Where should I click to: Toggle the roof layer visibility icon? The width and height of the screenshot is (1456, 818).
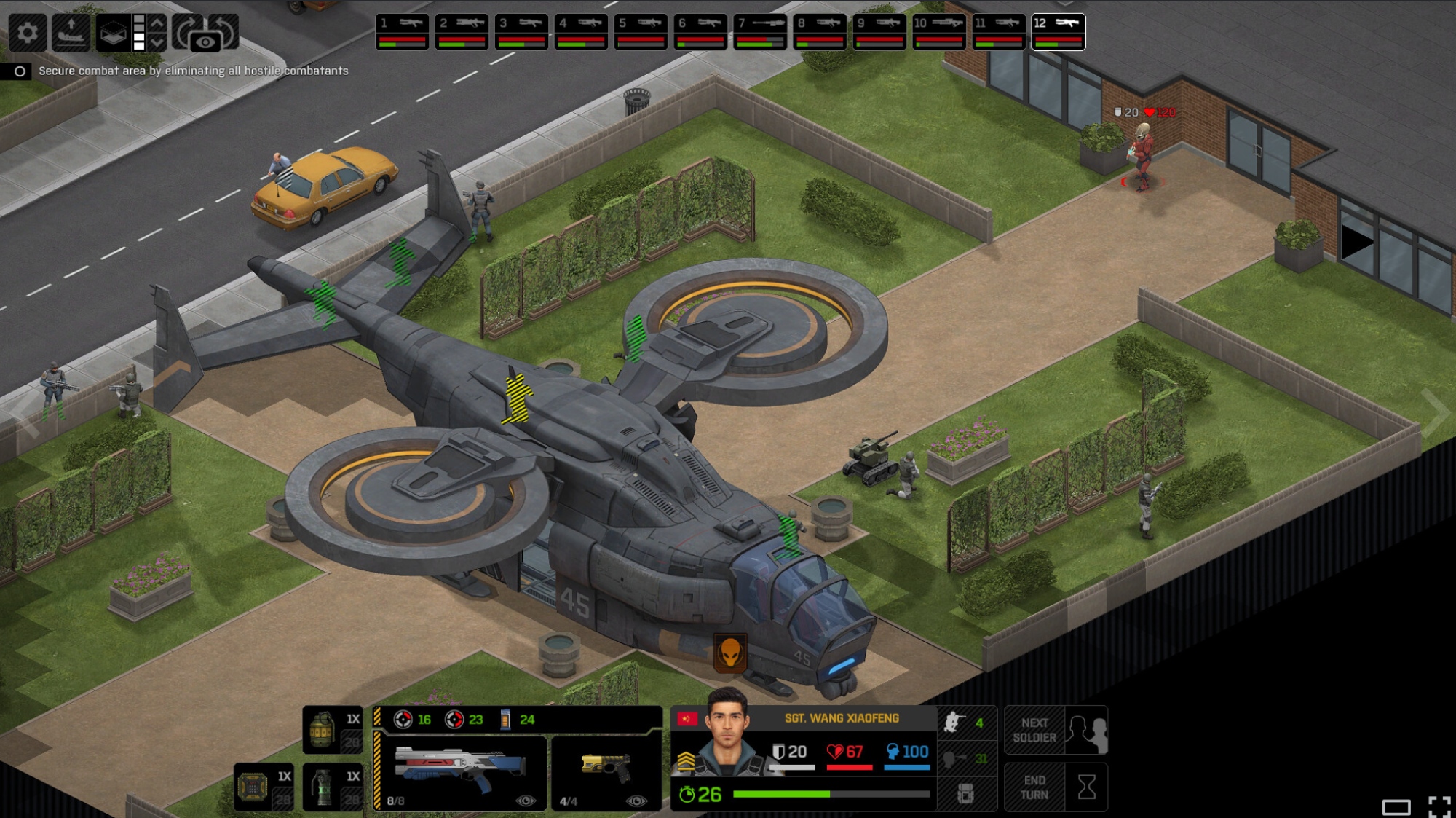click(114, 32)
